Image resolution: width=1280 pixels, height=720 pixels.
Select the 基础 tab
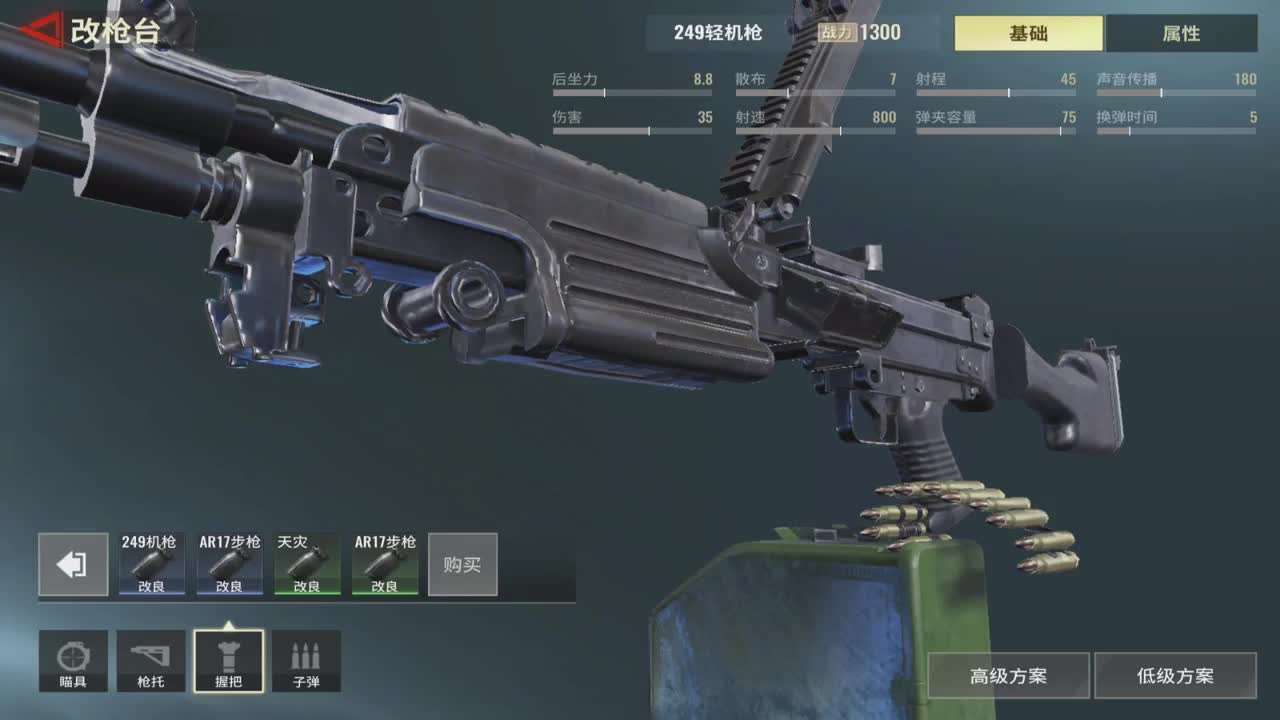click(x=1027, y=33)
